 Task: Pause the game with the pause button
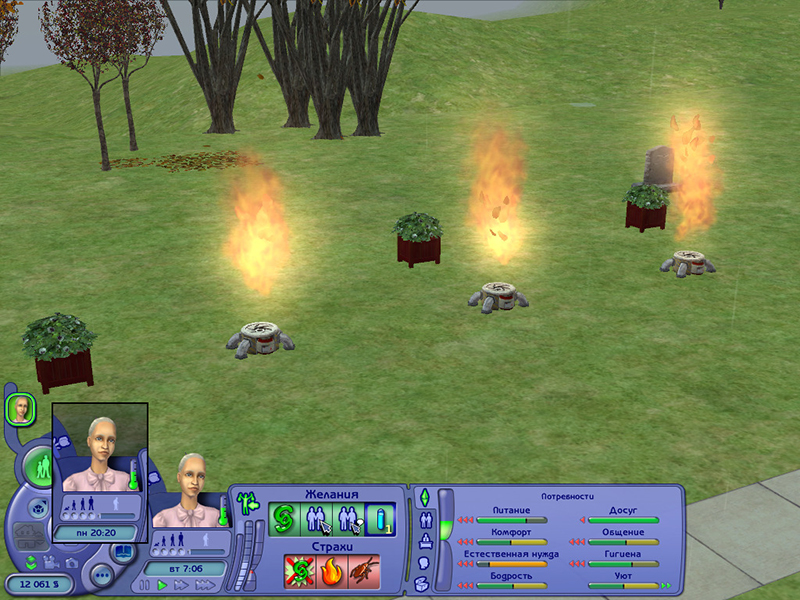pos(146,585)
